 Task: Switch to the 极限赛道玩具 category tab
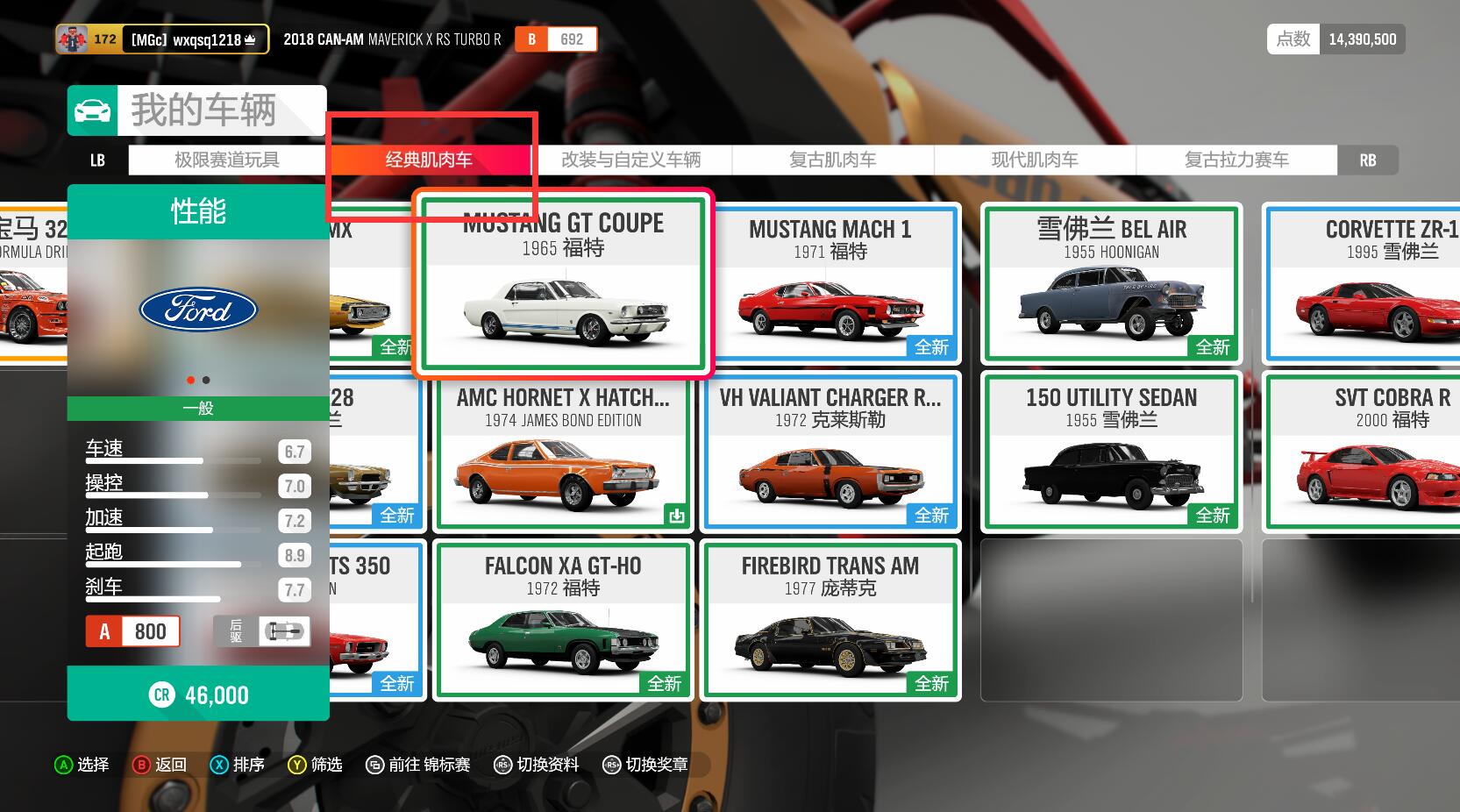tap(227, 160)
